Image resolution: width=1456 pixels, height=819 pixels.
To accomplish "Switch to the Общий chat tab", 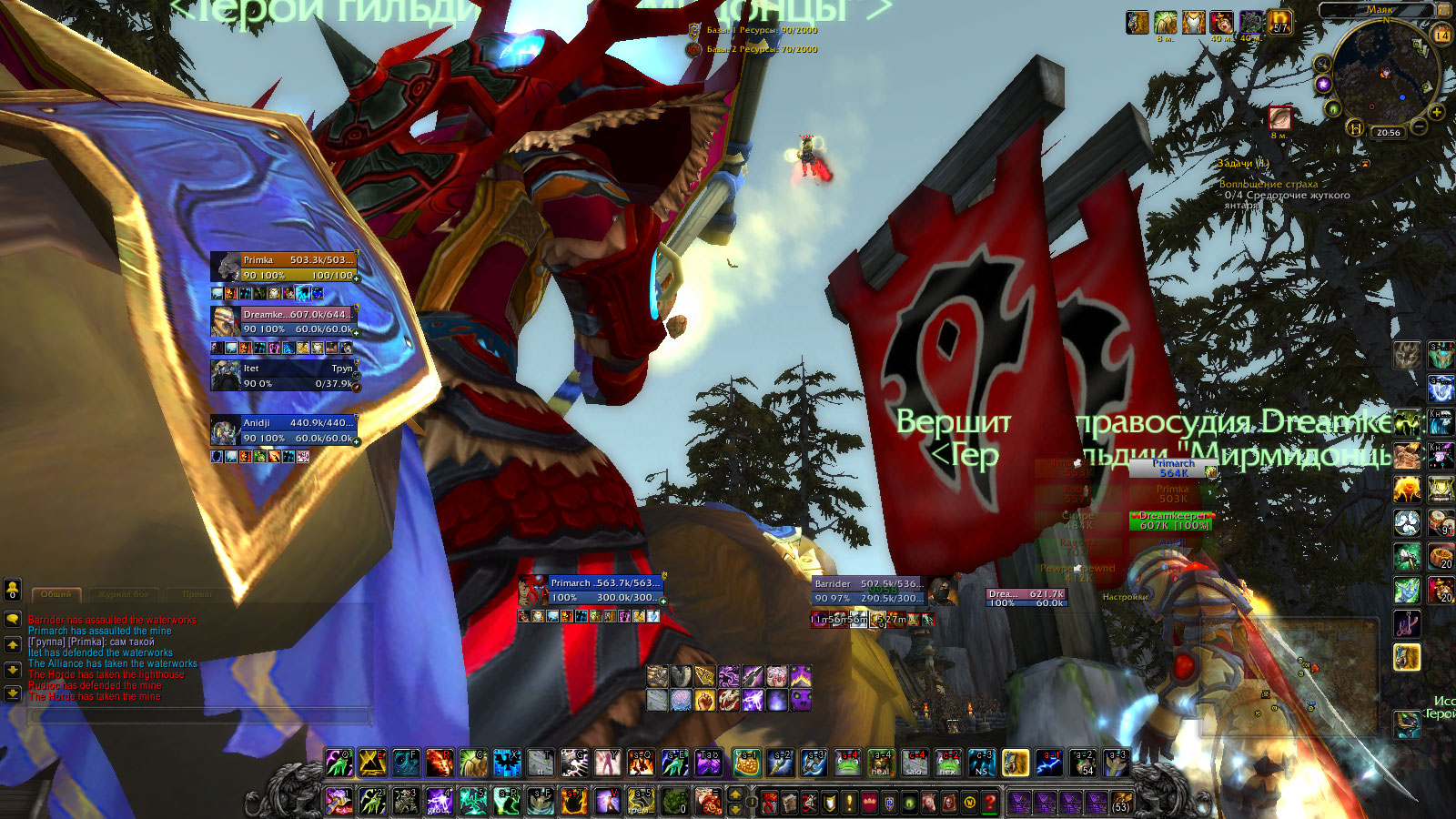I will [x=56, y=594].
